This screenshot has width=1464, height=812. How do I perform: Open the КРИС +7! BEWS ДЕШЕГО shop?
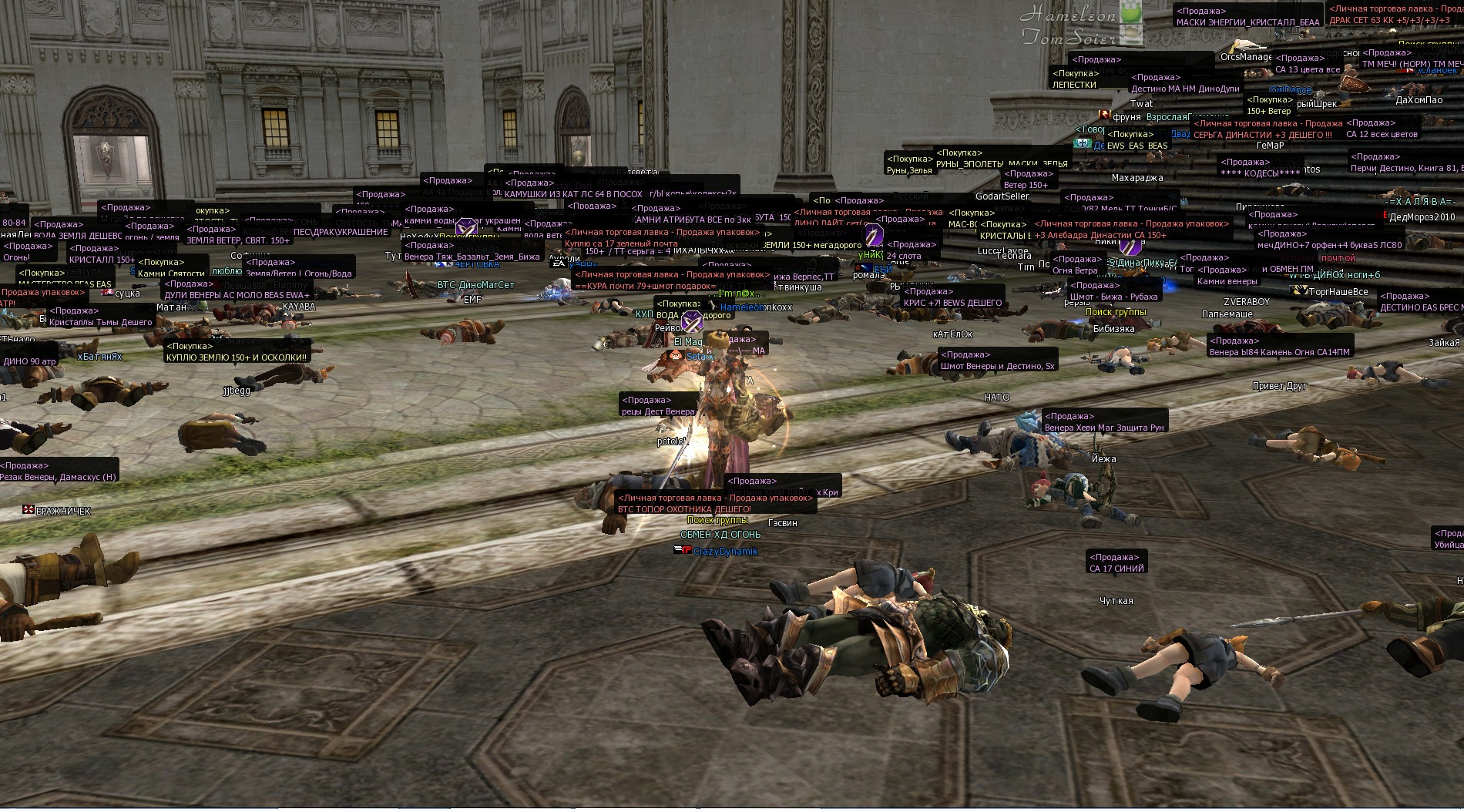pos(952,303)
